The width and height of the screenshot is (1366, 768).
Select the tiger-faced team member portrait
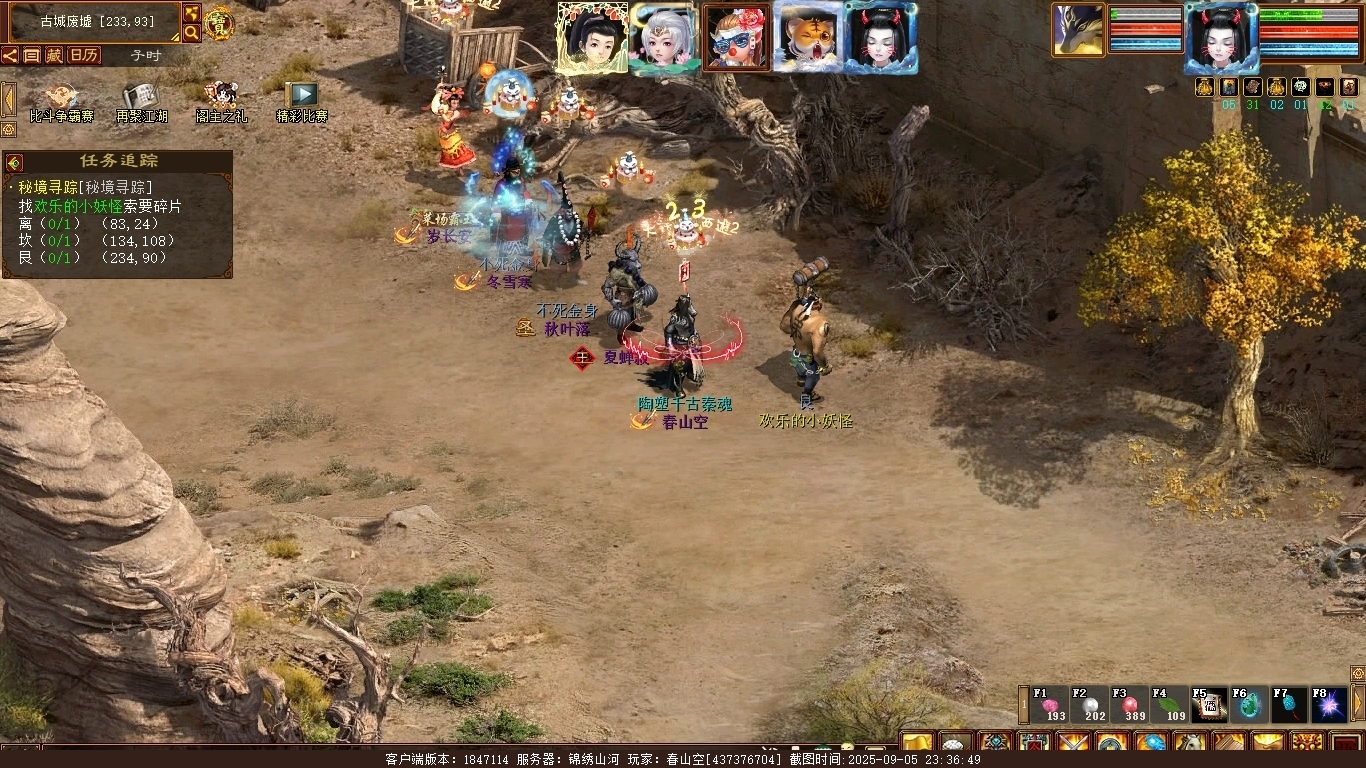807,38
